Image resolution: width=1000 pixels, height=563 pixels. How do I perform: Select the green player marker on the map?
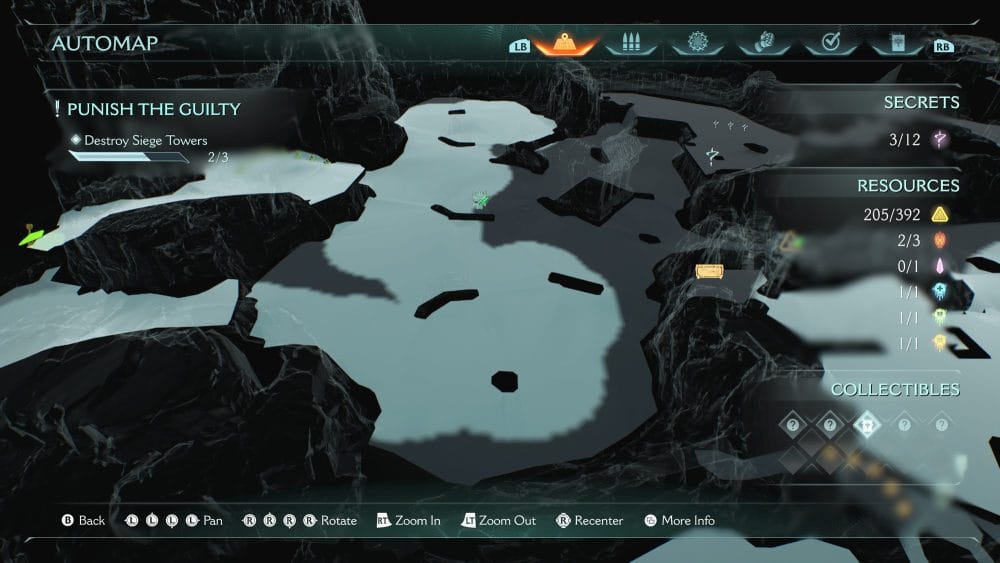point(481,201)
